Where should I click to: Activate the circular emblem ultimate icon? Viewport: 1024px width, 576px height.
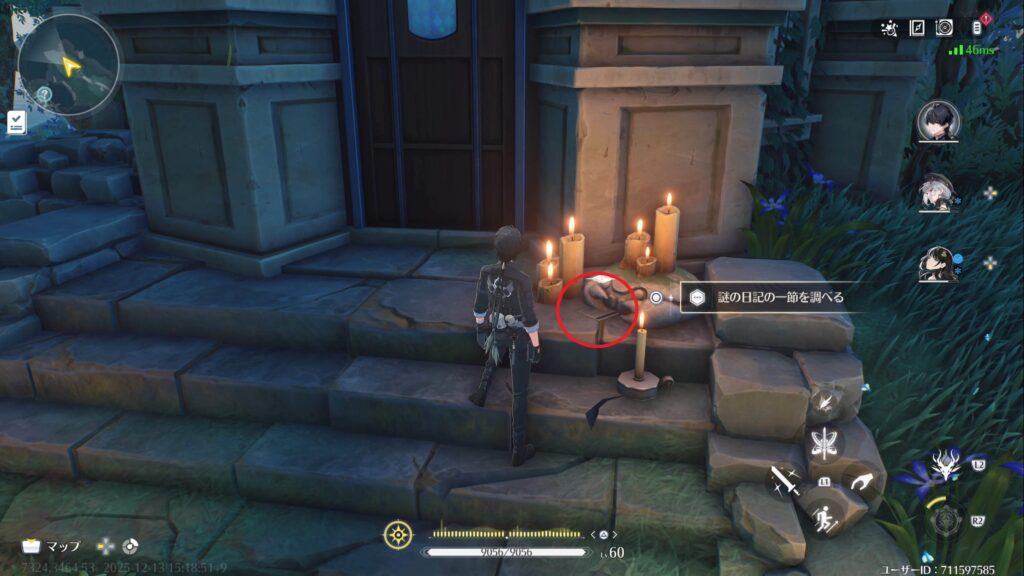click(x=946, y=520)
